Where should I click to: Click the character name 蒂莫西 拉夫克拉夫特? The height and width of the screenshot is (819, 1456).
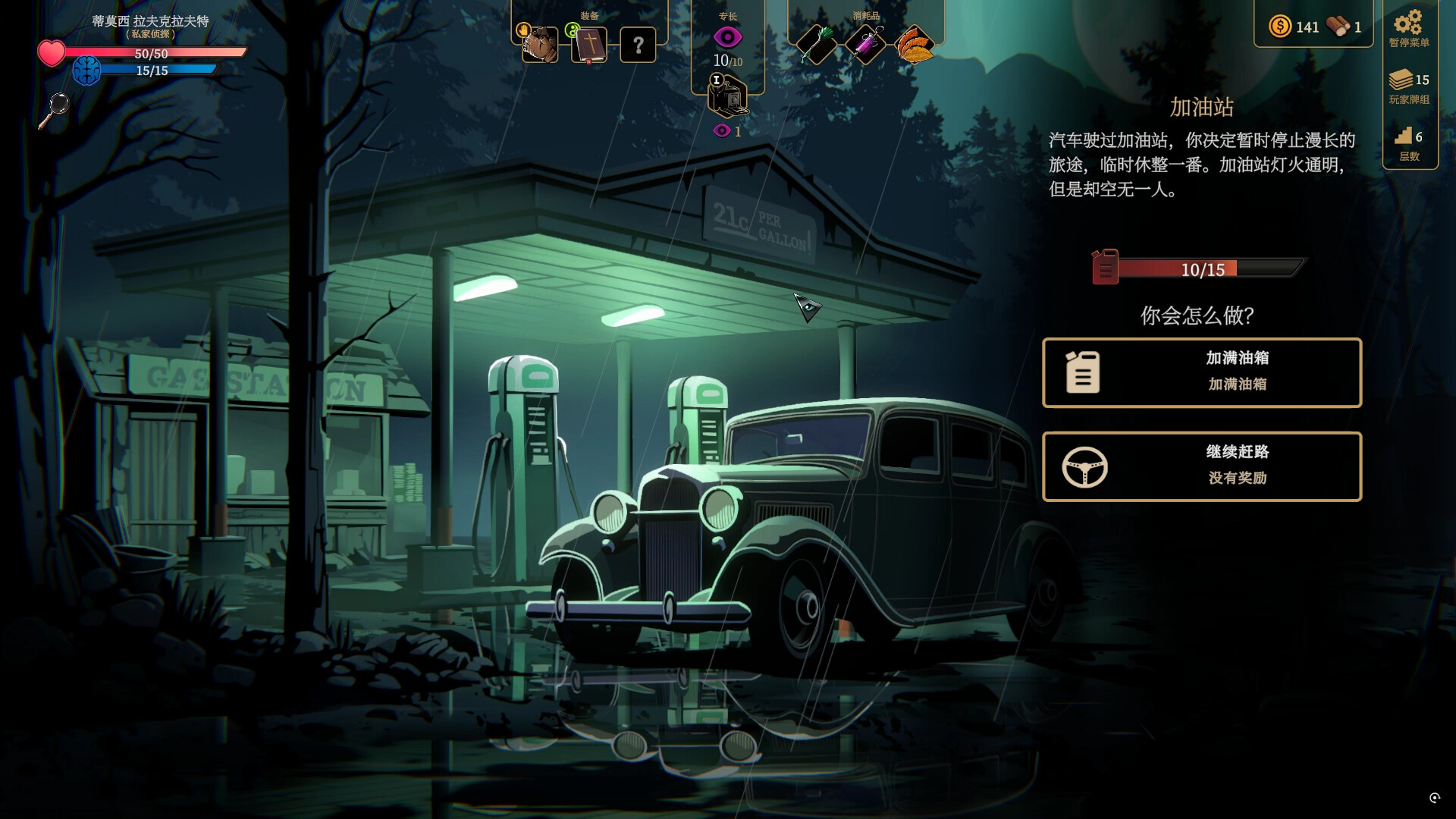pos(149,23)
